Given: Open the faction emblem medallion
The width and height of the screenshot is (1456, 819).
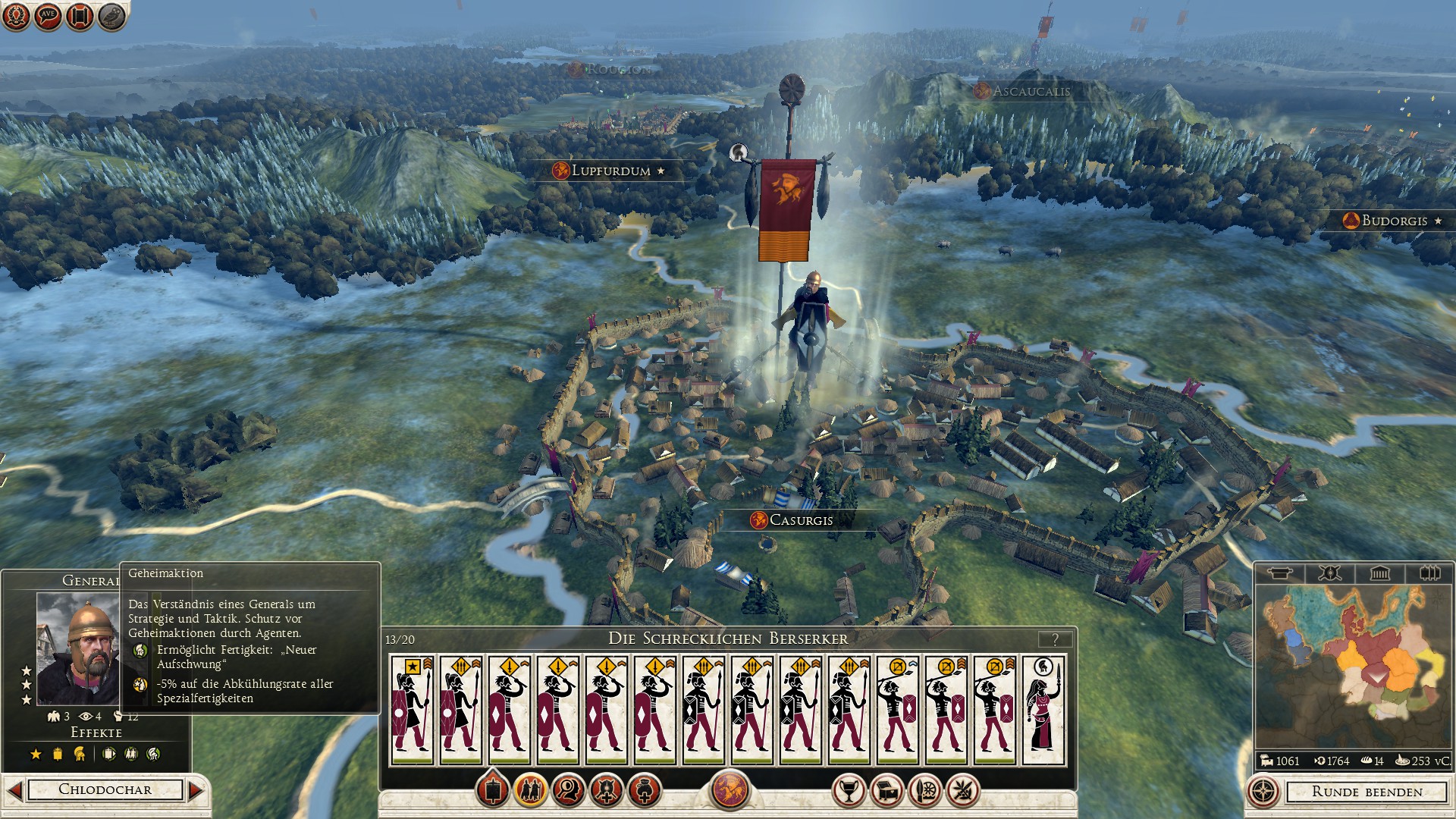Looking at the screenshot, I should [730, 789].
